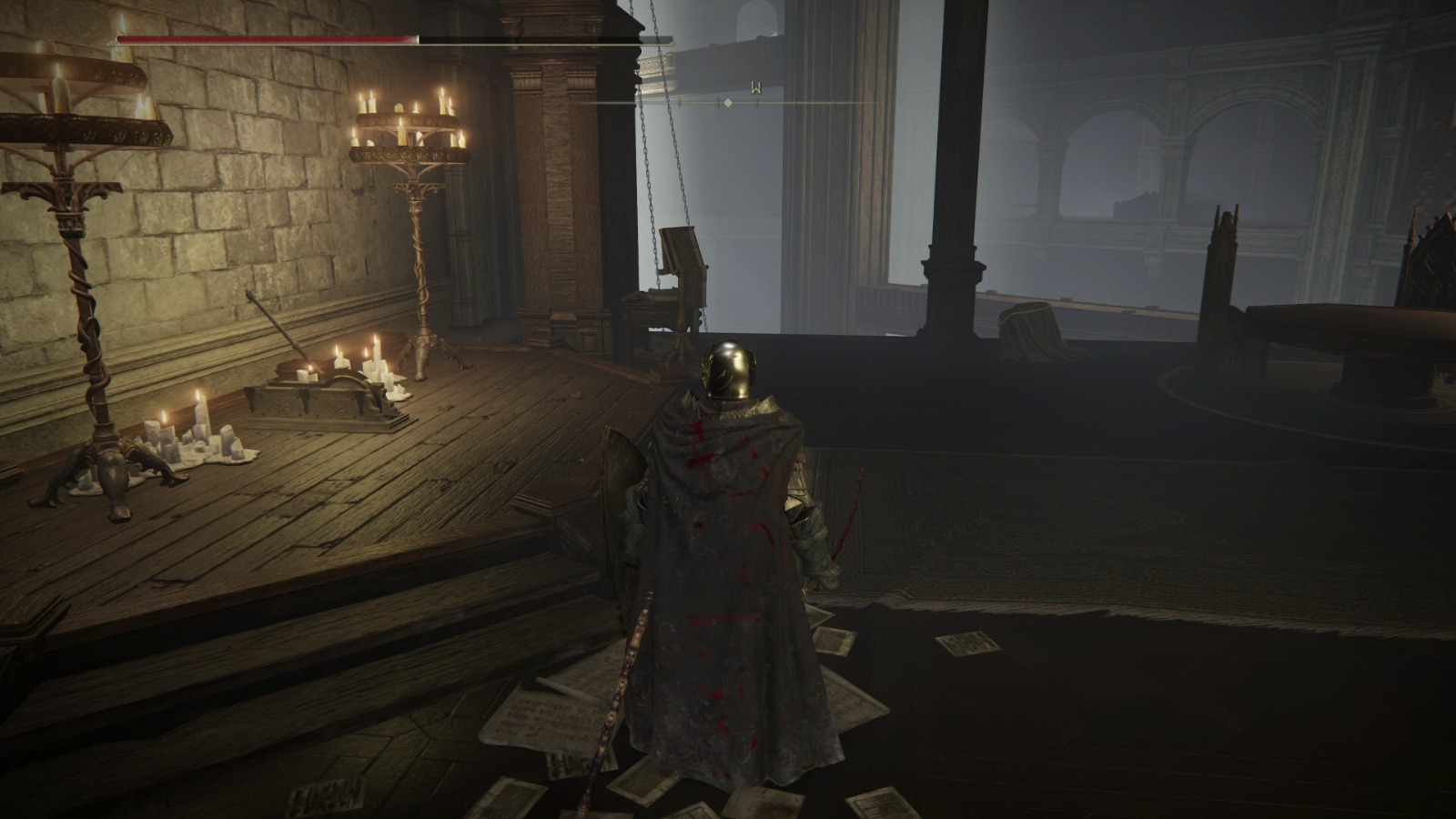Select the small chest on the wooden platform
The image size is (1456, 819).
click(332, 400)
